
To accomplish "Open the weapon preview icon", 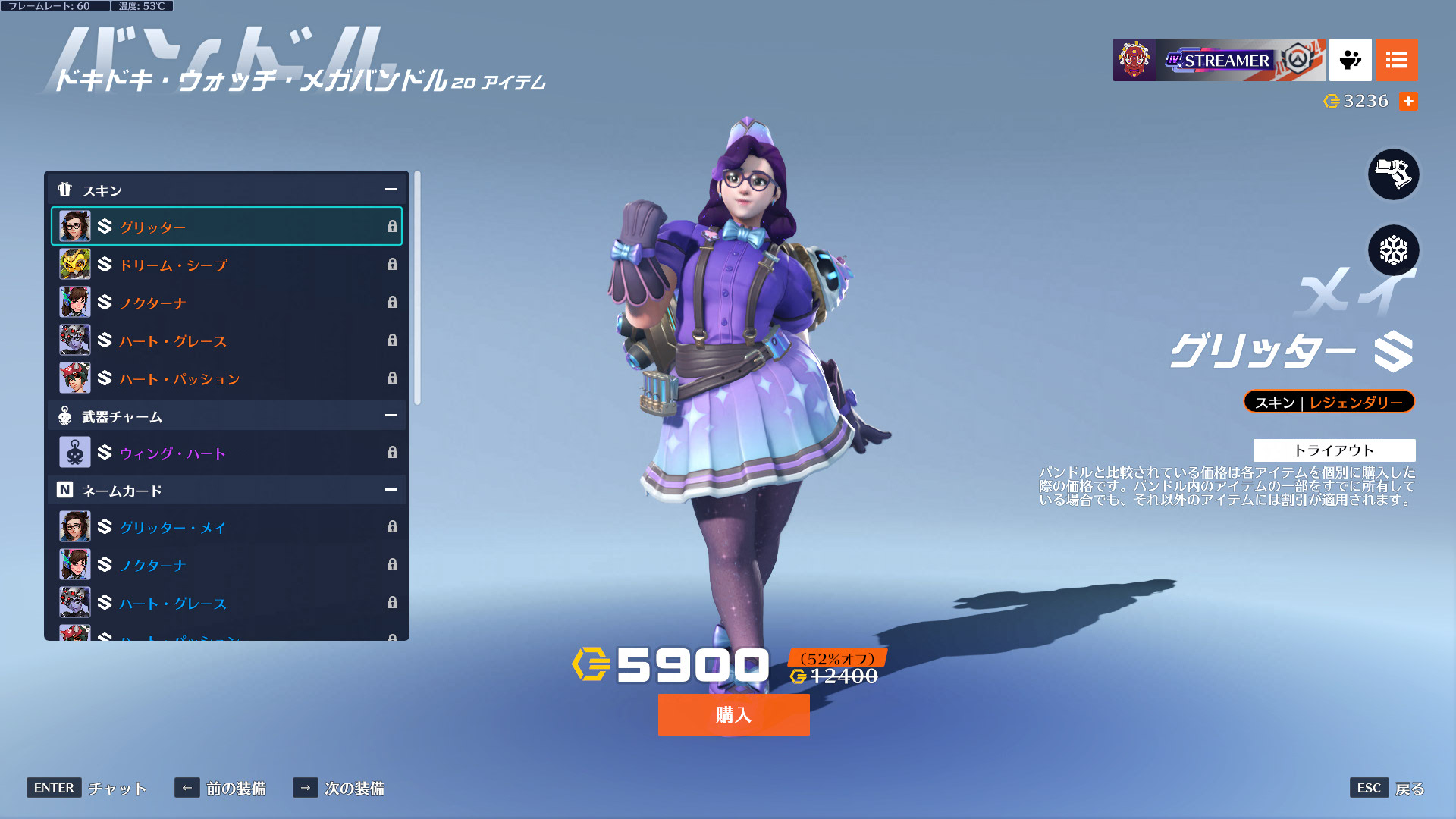I will click(x=1393, y=174).
